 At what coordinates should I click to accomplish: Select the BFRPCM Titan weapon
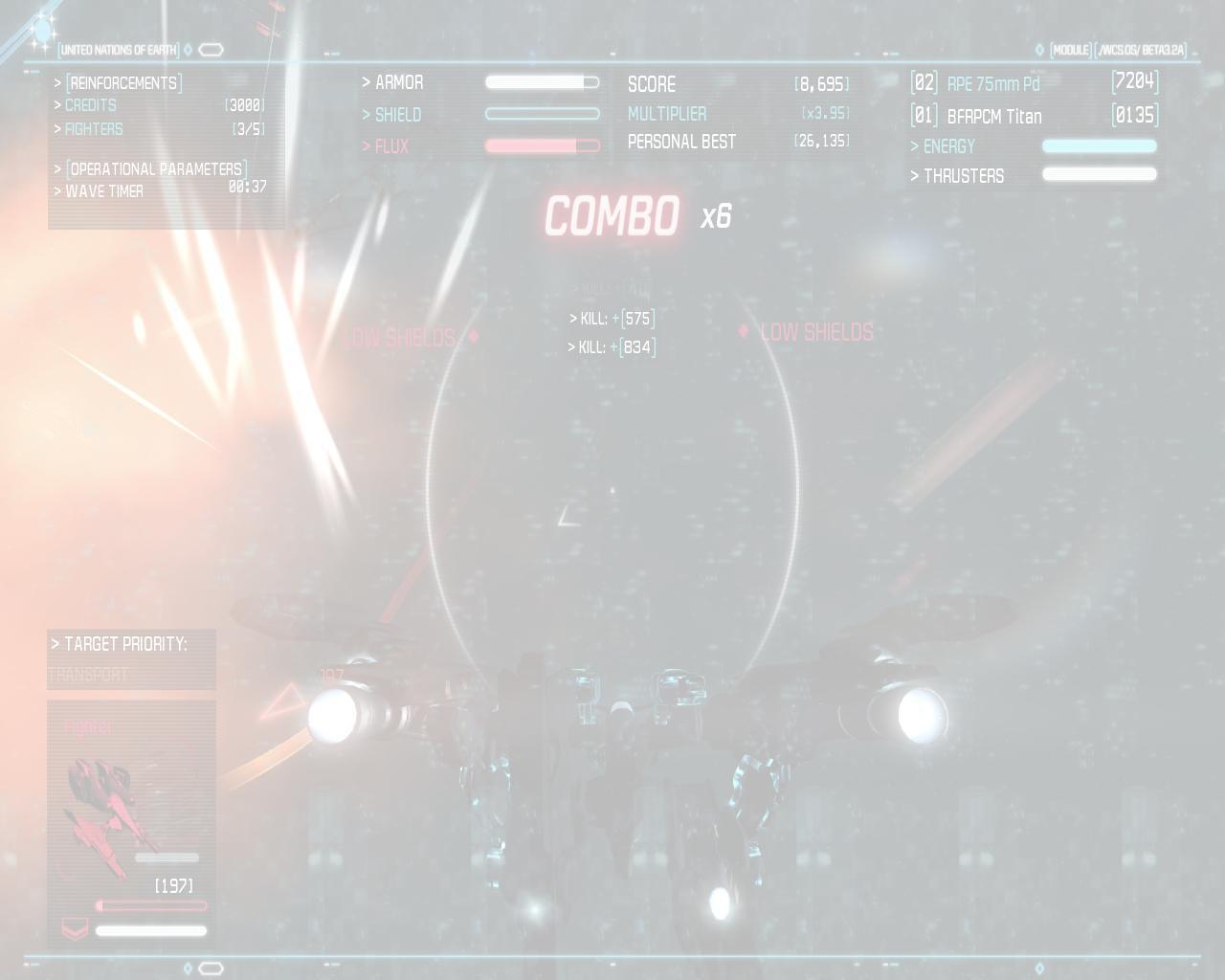tap(993, 117)
